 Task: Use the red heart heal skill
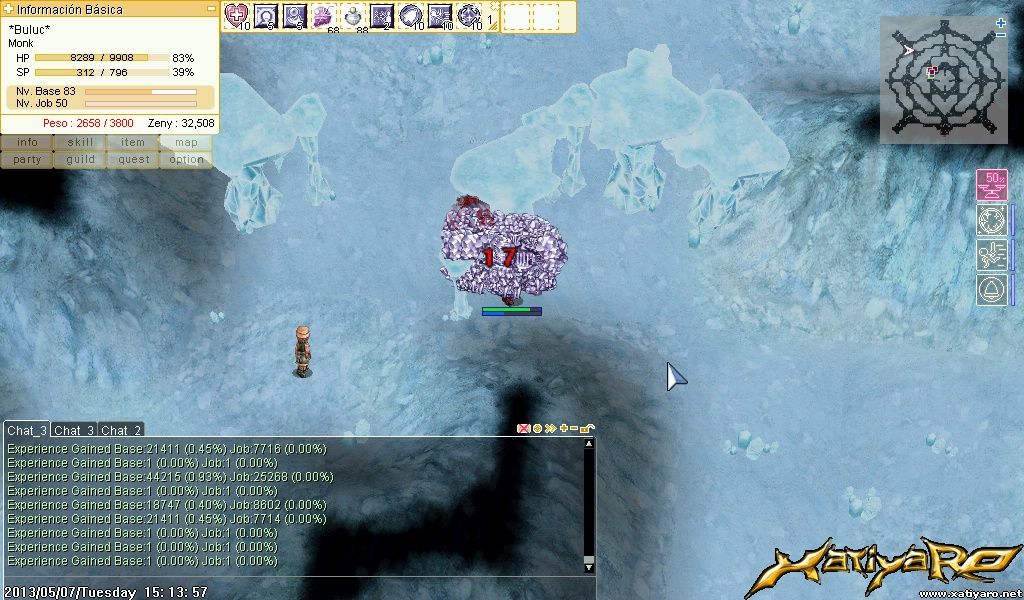tap(237, 15)
